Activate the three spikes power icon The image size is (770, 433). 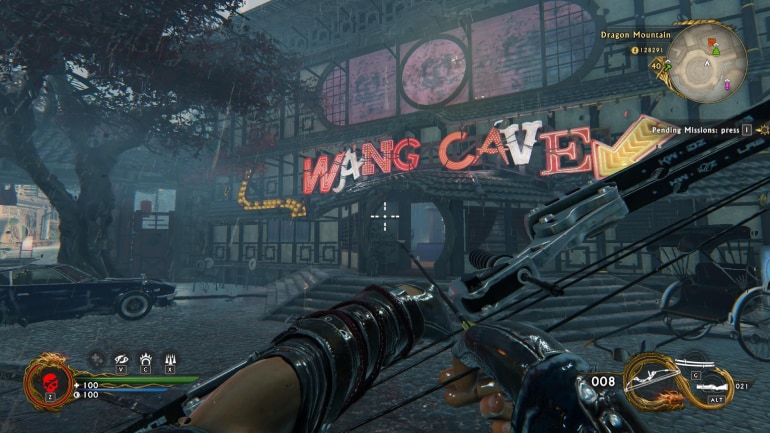170,358
